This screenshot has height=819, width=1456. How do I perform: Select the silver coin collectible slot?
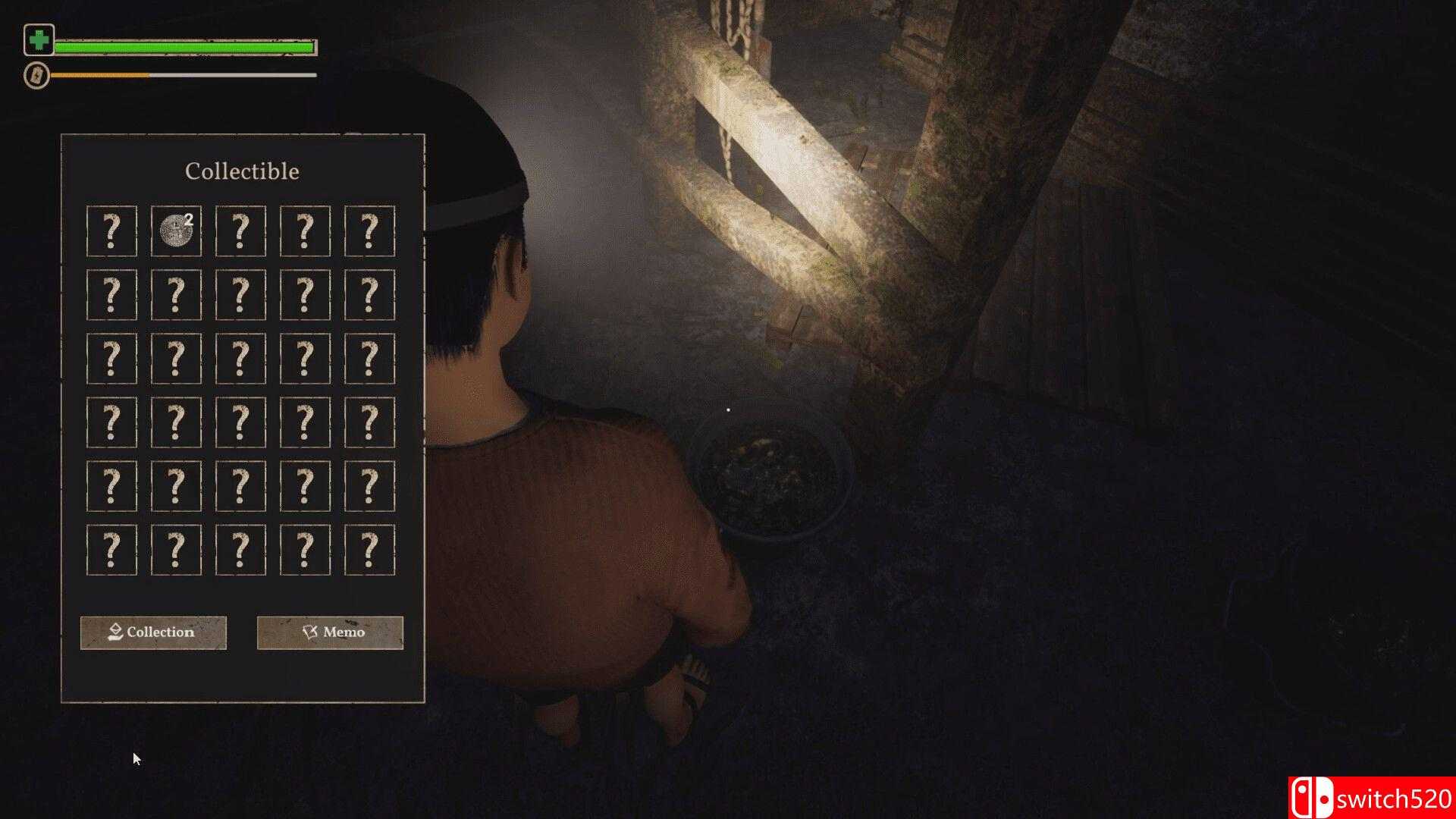[176, 231]
